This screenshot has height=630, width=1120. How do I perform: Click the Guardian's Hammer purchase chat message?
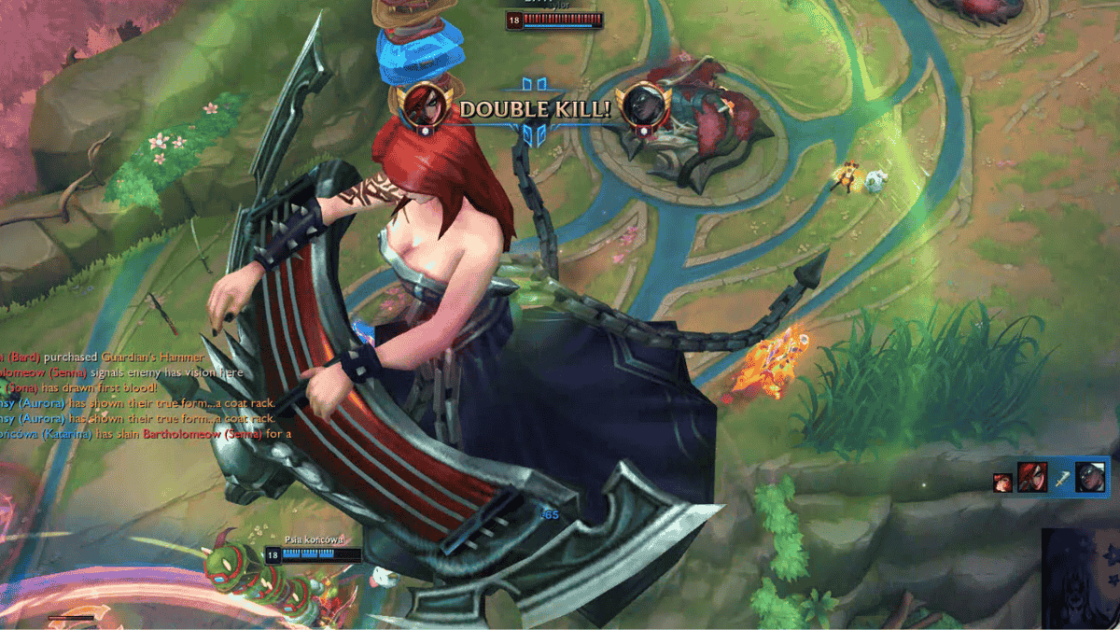[x=102, y=357]
